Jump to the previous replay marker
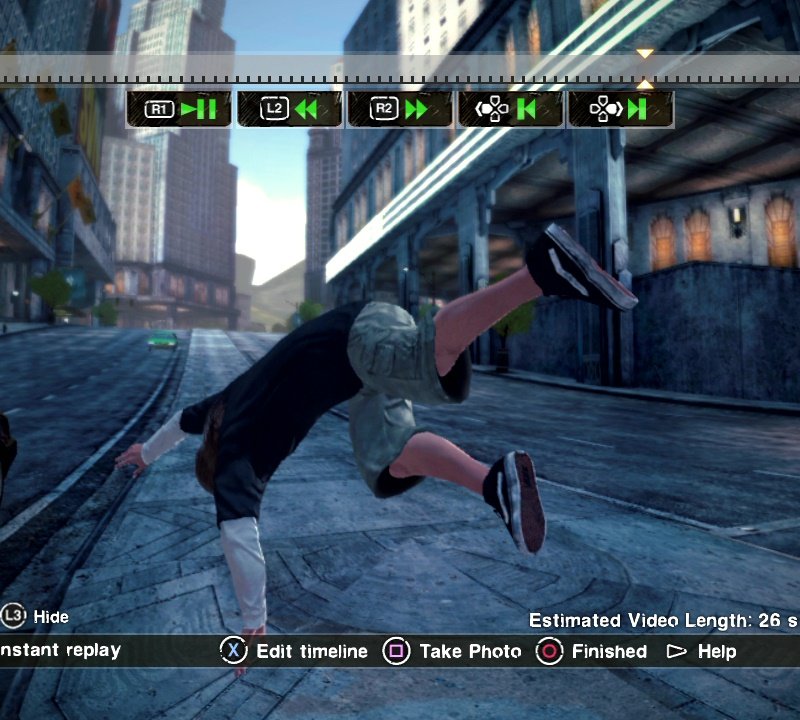The height and width of the screenshot is (720, 800). pyautogui.click(x=511, y=109)
